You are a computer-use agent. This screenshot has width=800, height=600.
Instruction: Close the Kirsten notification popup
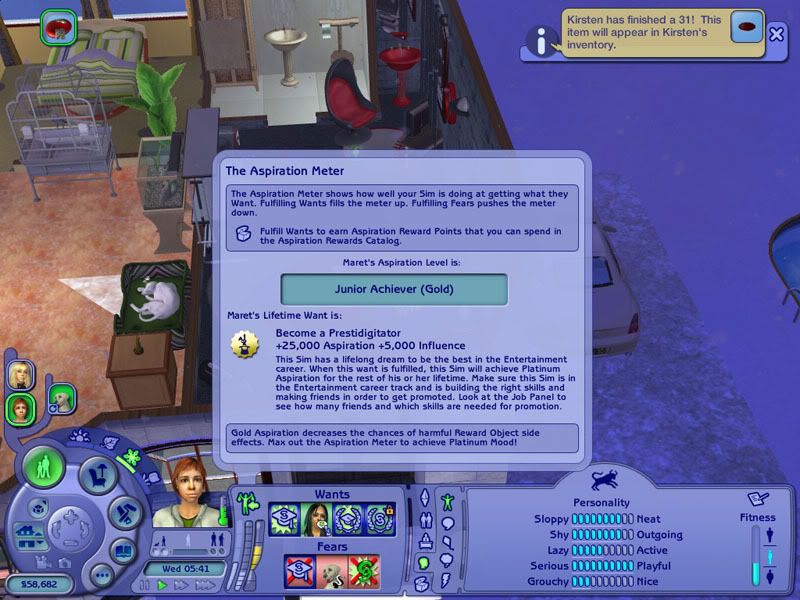pyautogui.click(x=777, y=33)
